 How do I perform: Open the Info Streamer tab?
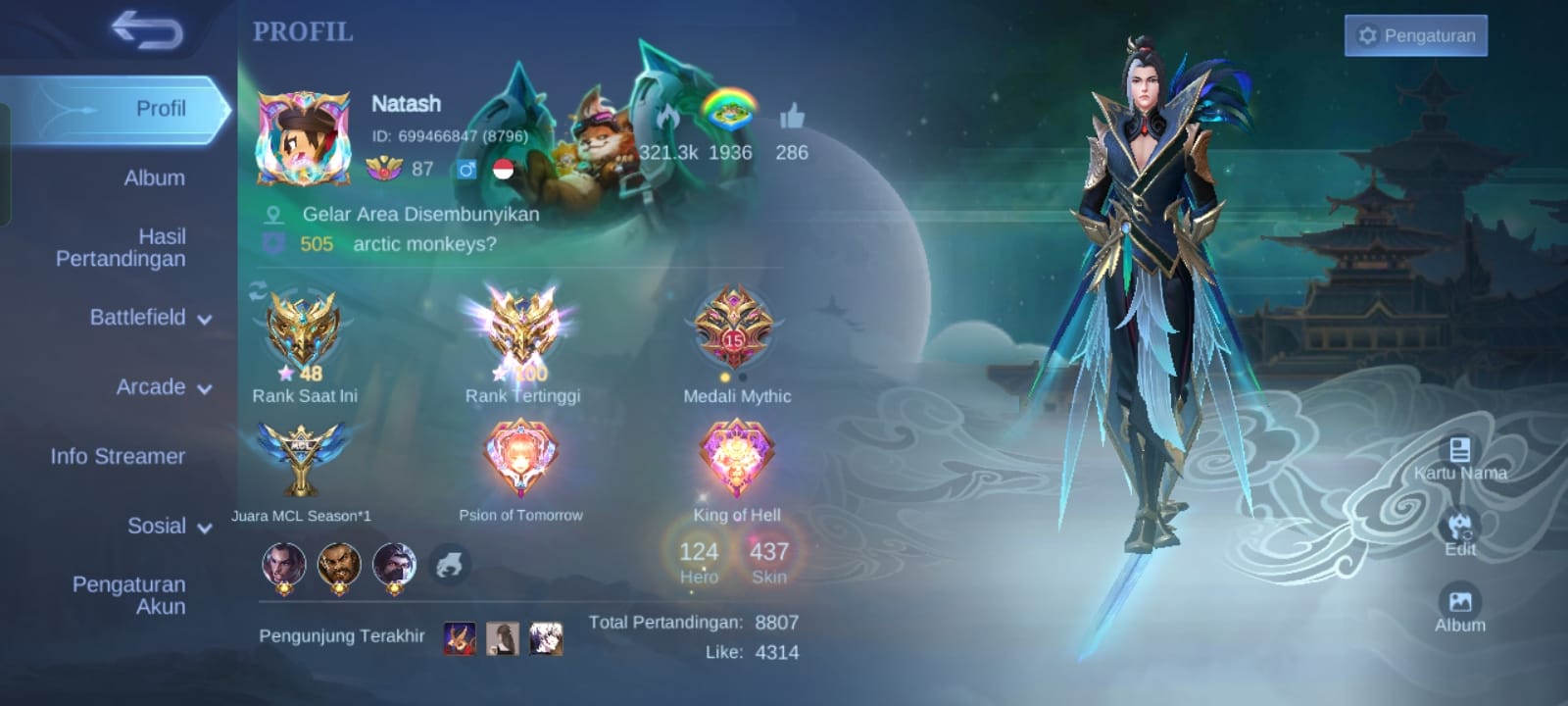coord(118,456)
